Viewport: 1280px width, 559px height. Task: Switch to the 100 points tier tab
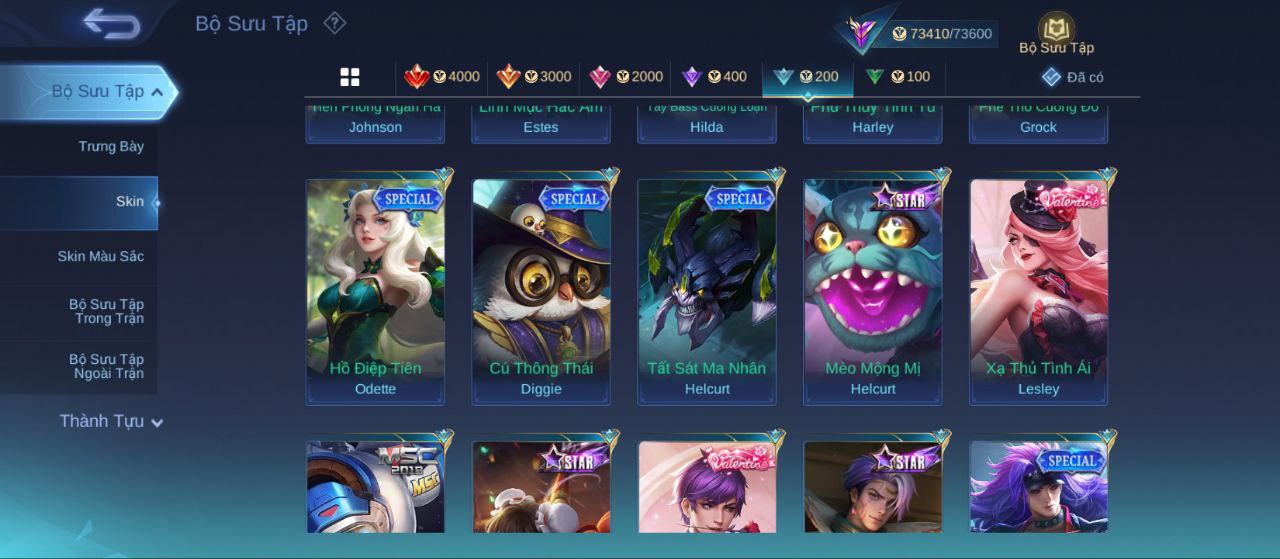point(897,77)
